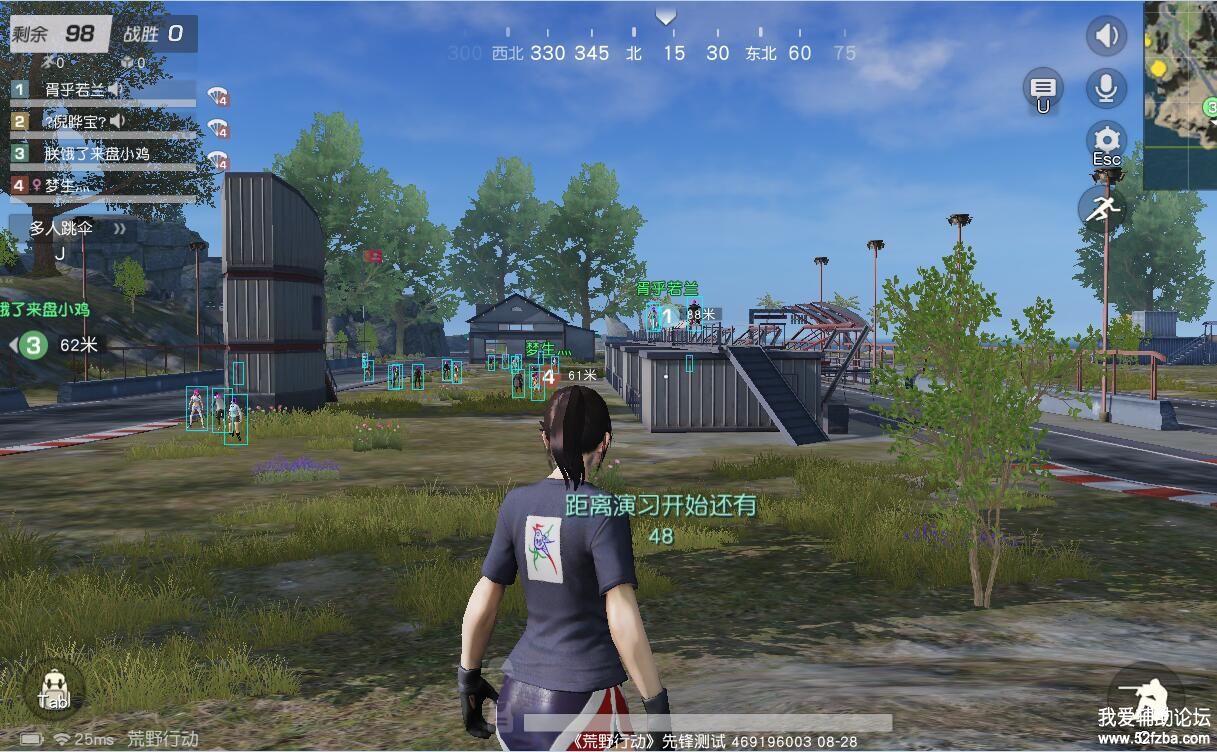Screen dimensions: 1217x752
Task: Open the backpack inventory icon
Action: 53,689
